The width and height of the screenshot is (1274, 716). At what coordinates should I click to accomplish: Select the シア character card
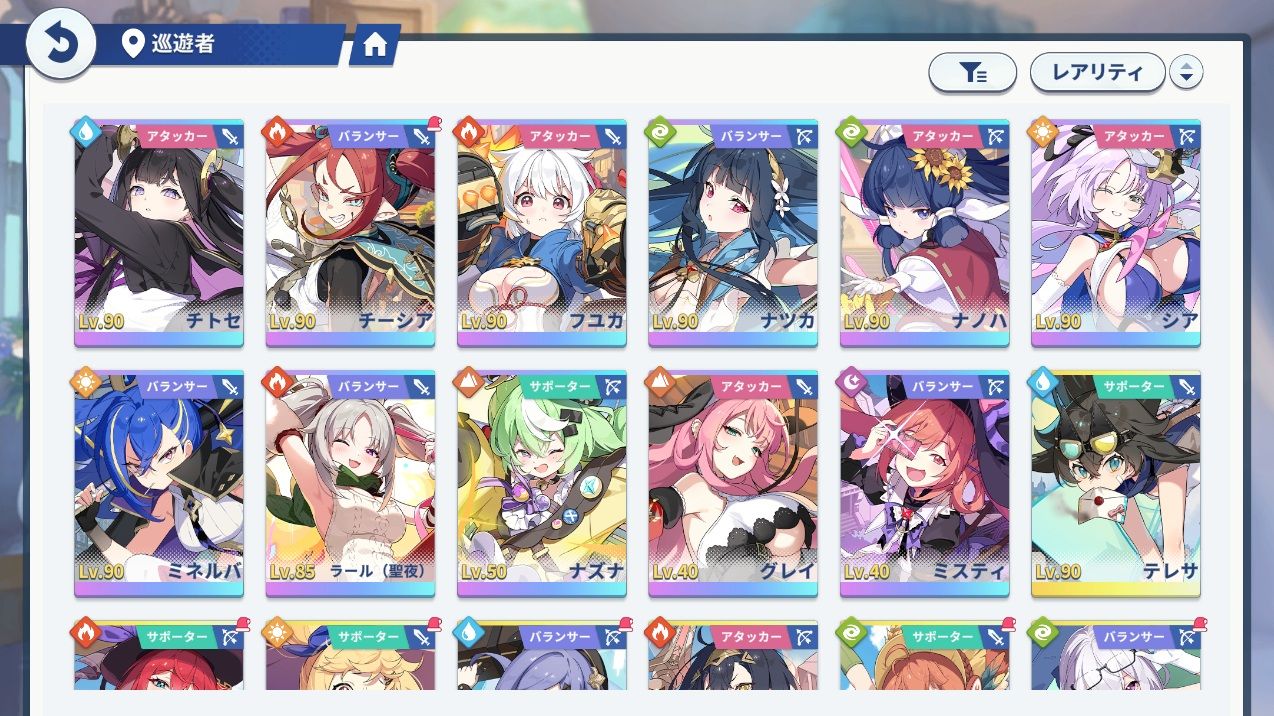(1116, 235)
